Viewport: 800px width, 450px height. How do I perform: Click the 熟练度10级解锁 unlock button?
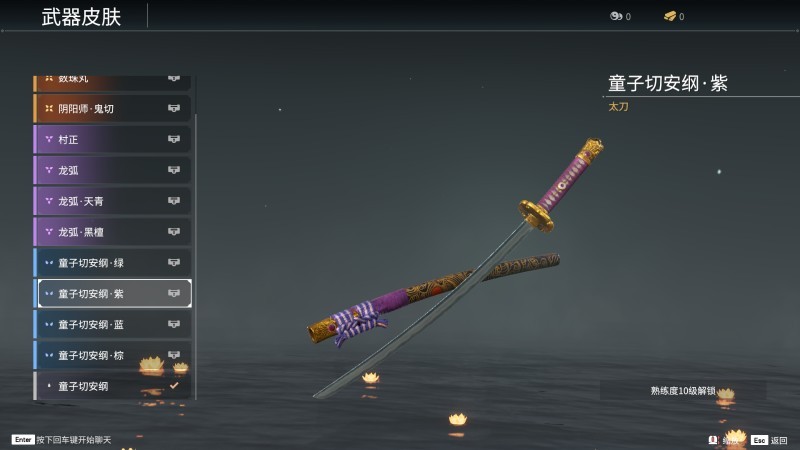tap(683, 391)
